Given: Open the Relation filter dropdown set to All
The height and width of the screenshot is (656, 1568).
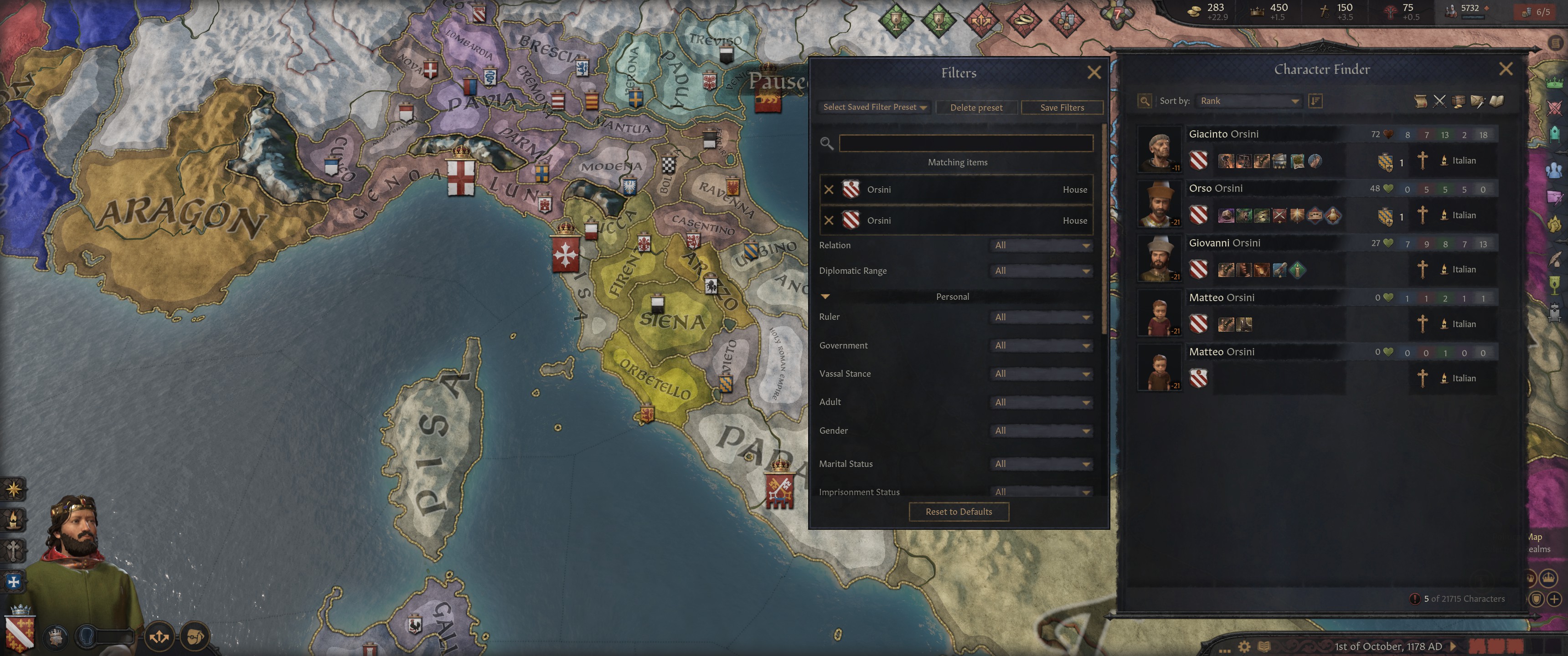Looking at the screenshot, I should pos(1042,245).
